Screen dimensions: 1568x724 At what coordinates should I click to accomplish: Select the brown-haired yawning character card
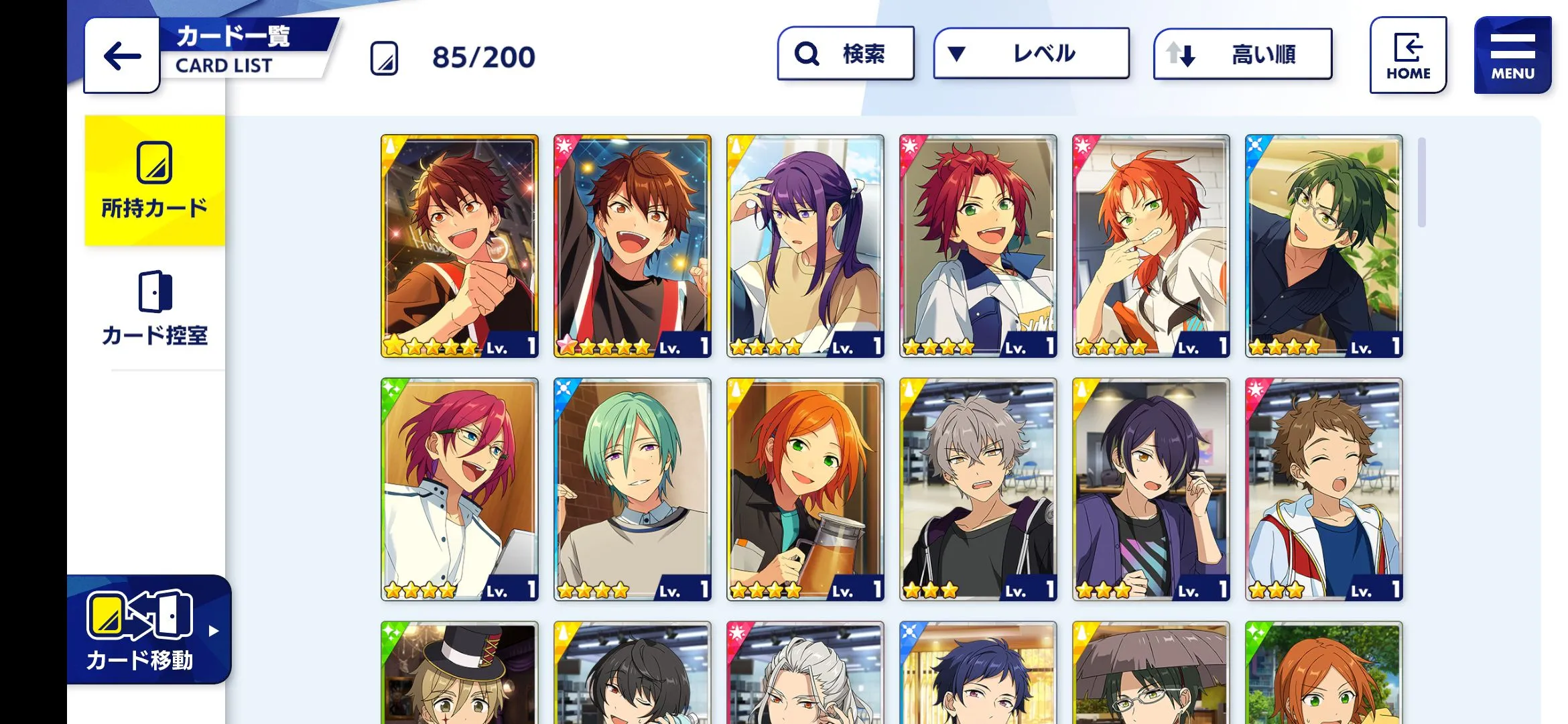point(1323,489)
